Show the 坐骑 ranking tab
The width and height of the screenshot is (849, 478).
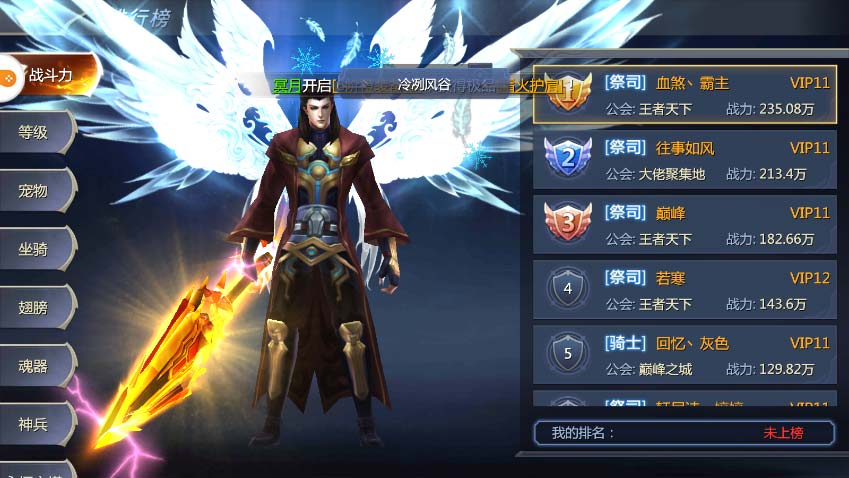36,248
